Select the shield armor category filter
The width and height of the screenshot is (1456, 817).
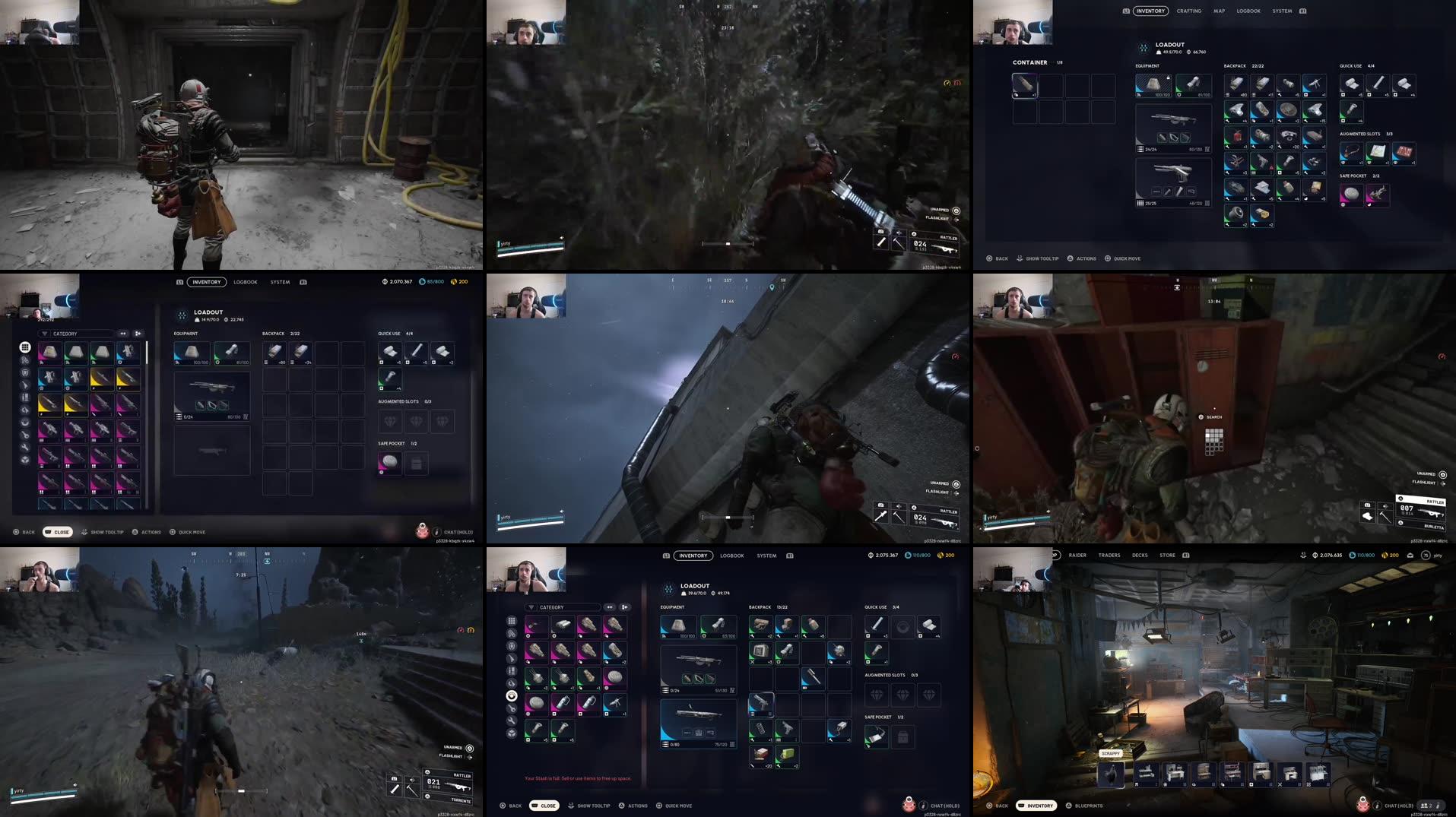click(x=25, y=372)
